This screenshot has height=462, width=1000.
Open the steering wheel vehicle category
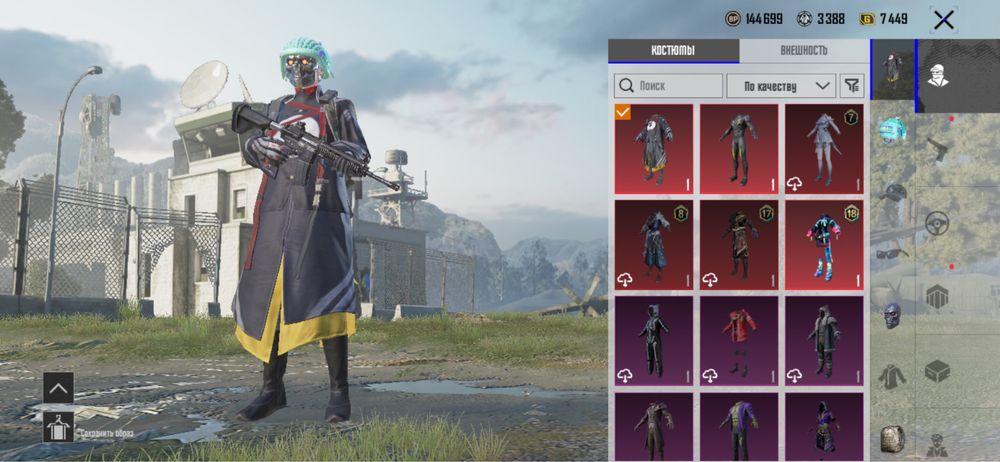[x=937, y=222]
